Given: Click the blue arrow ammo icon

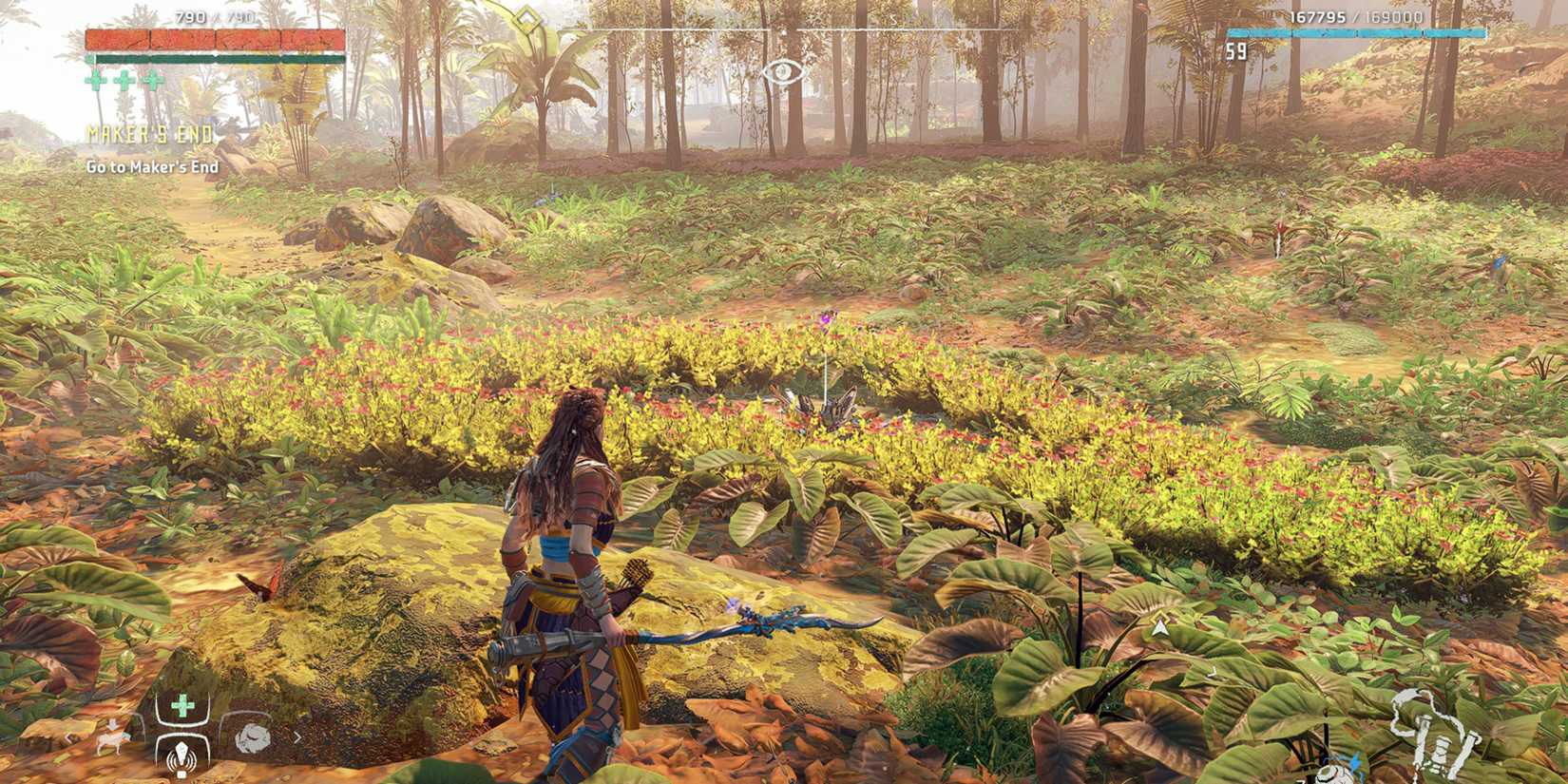Looking at the screenshot, I should (x=1355, y=760).
